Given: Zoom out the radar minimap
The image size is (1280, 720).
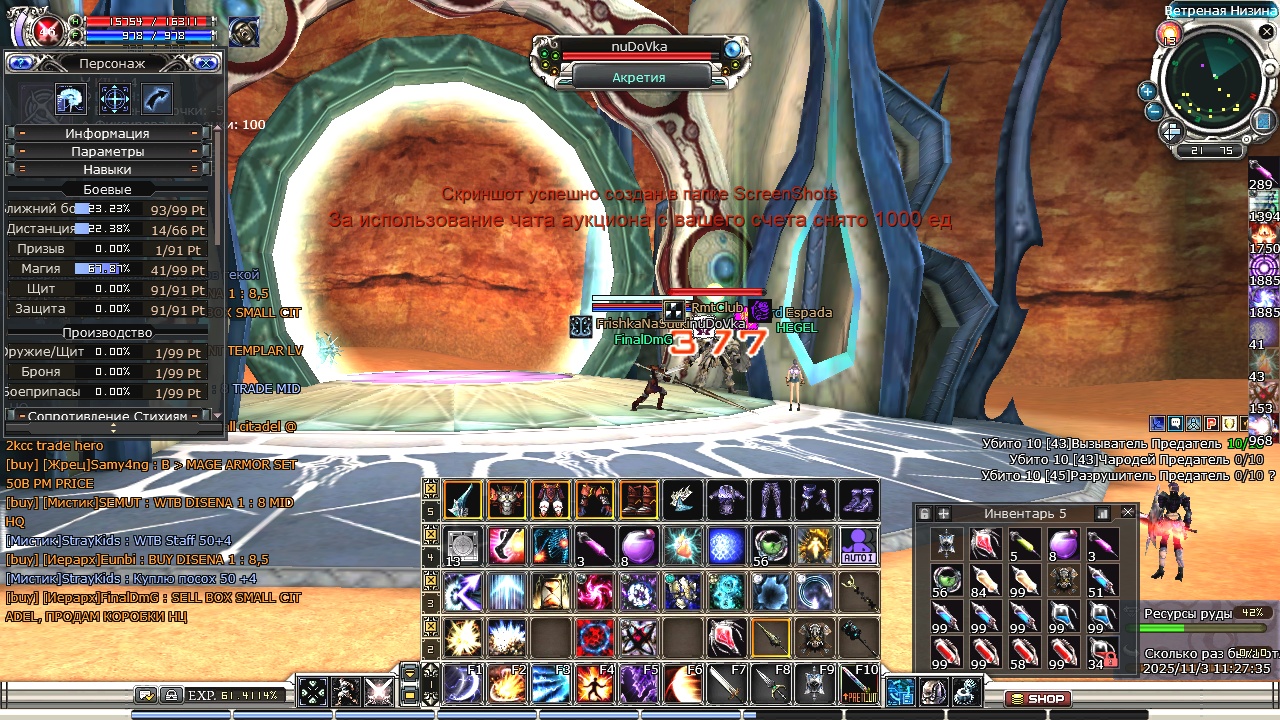Looking at the screenshot, I should click(x=1154, y=111).
